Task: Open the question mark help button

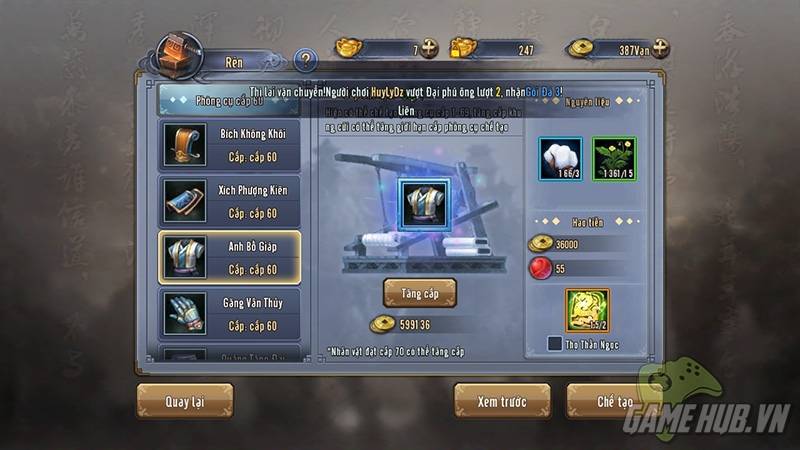Action: pyautogui.click(x=306, y=59)
